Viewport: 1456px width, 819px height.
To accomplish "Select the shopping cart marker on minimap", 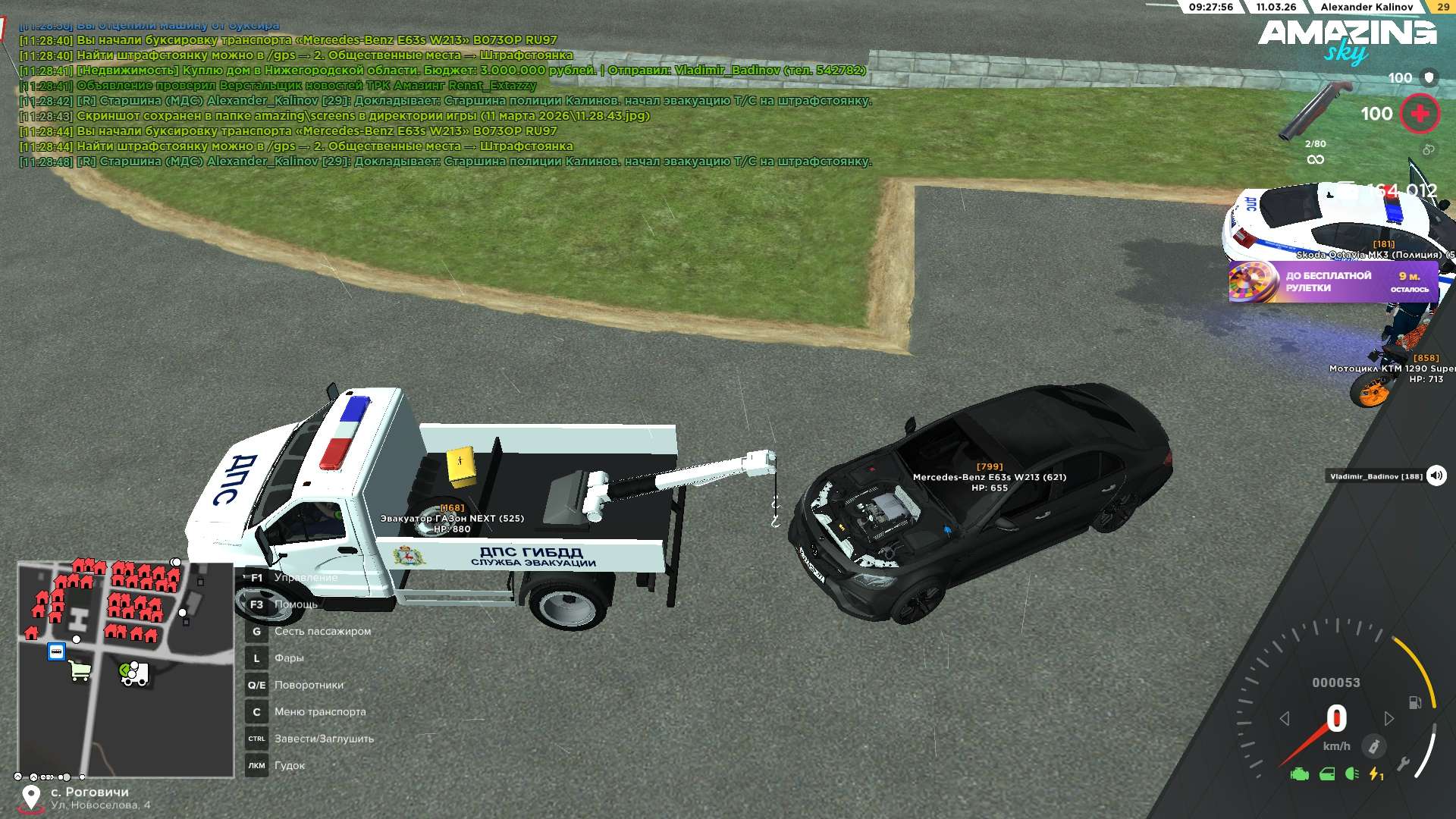I will pos(80,670).
